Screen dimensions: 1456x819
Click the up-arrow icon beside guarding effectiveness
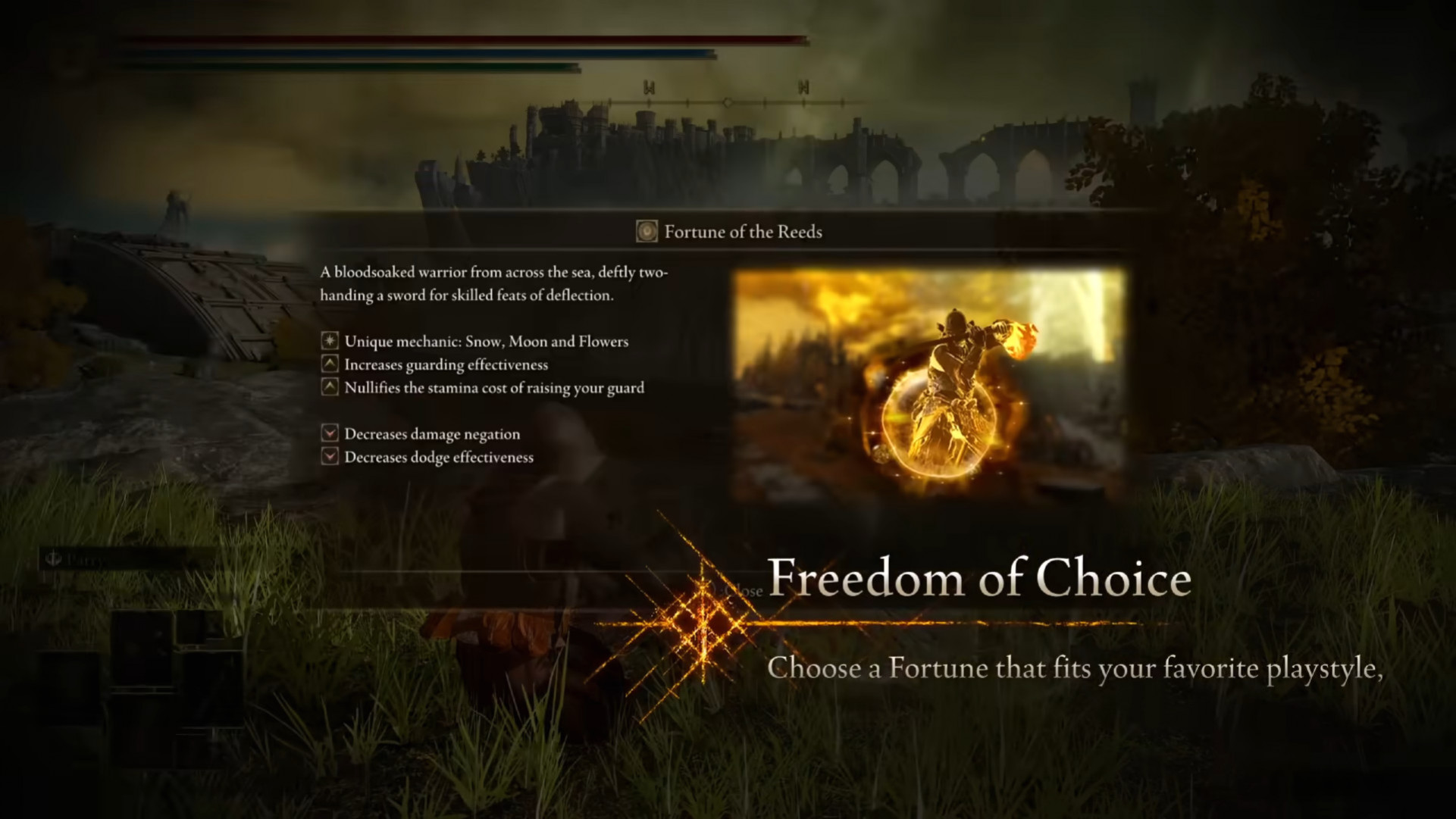pos(329,364)
